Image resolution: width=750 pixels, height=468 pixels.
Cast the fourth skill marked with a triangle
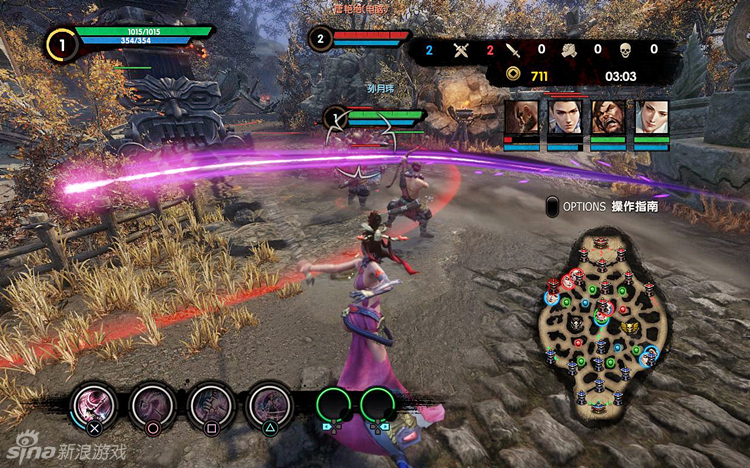(269, 405)
